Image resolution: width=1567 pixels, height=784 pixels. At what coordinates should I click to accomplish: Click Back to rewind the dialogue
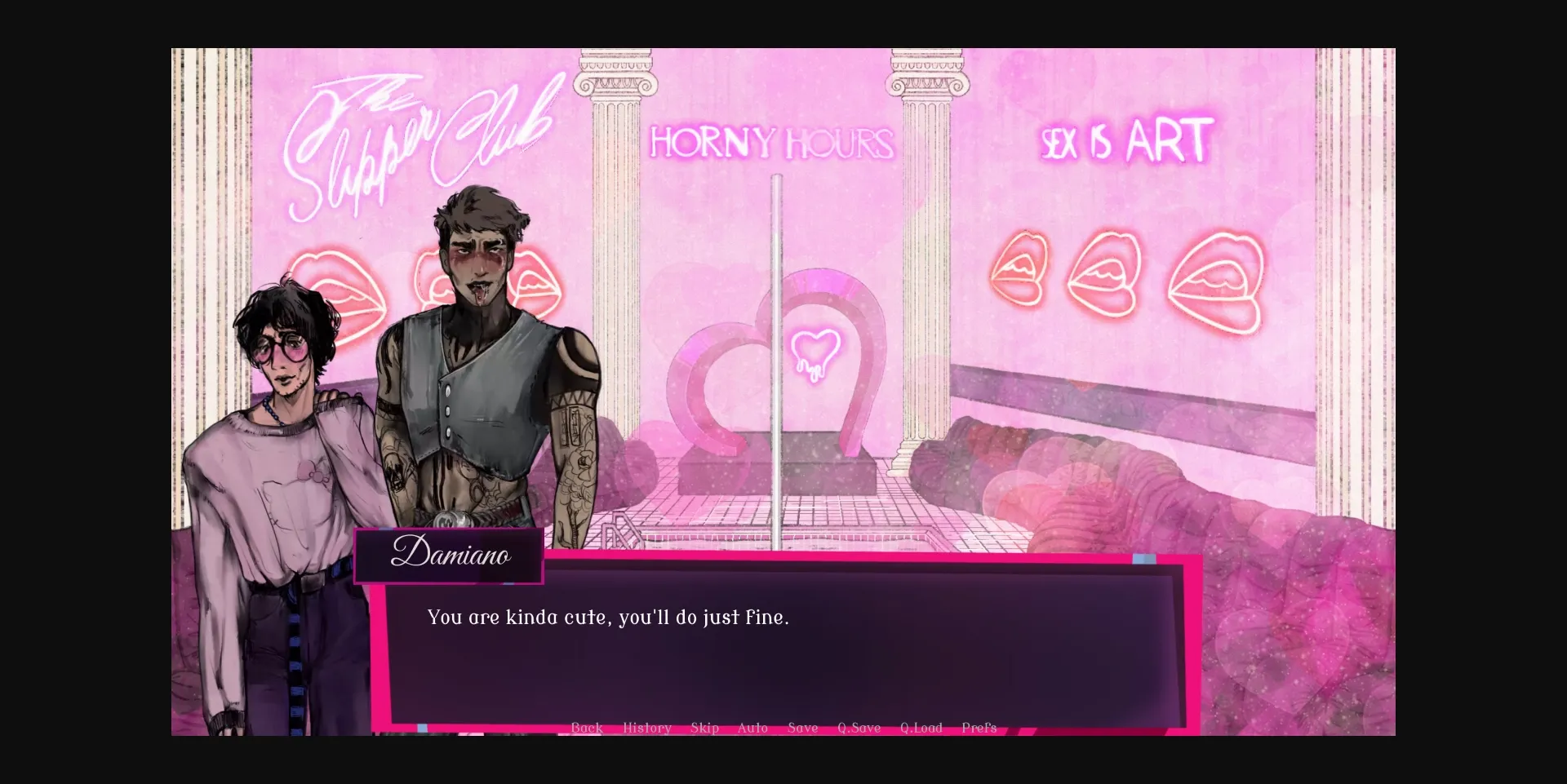coord(587,727)
